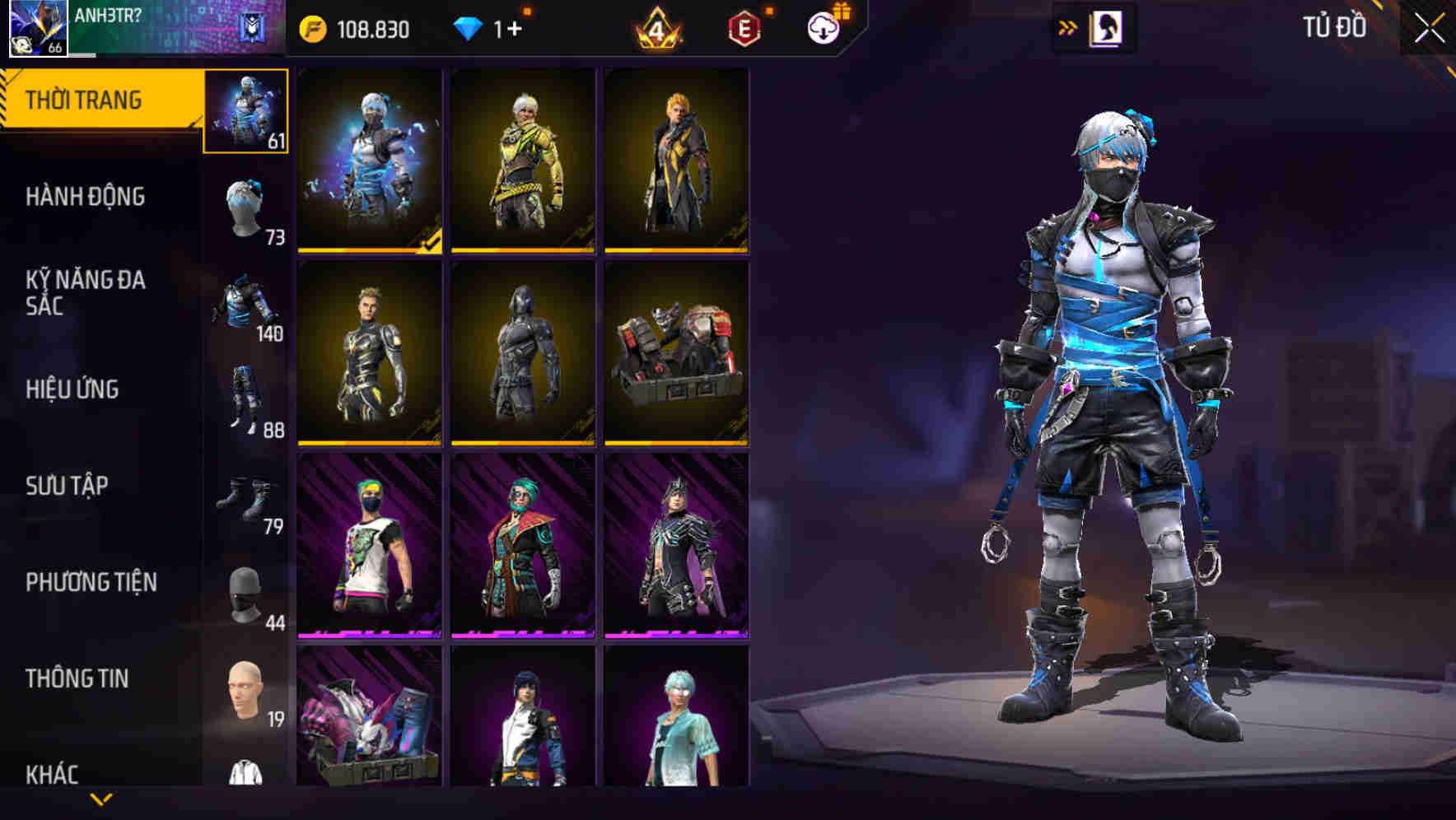The height and width of the screenshot is (820, 1456).
Task: Select the hair slot with 73 items
Action: [x=245, y=206]
